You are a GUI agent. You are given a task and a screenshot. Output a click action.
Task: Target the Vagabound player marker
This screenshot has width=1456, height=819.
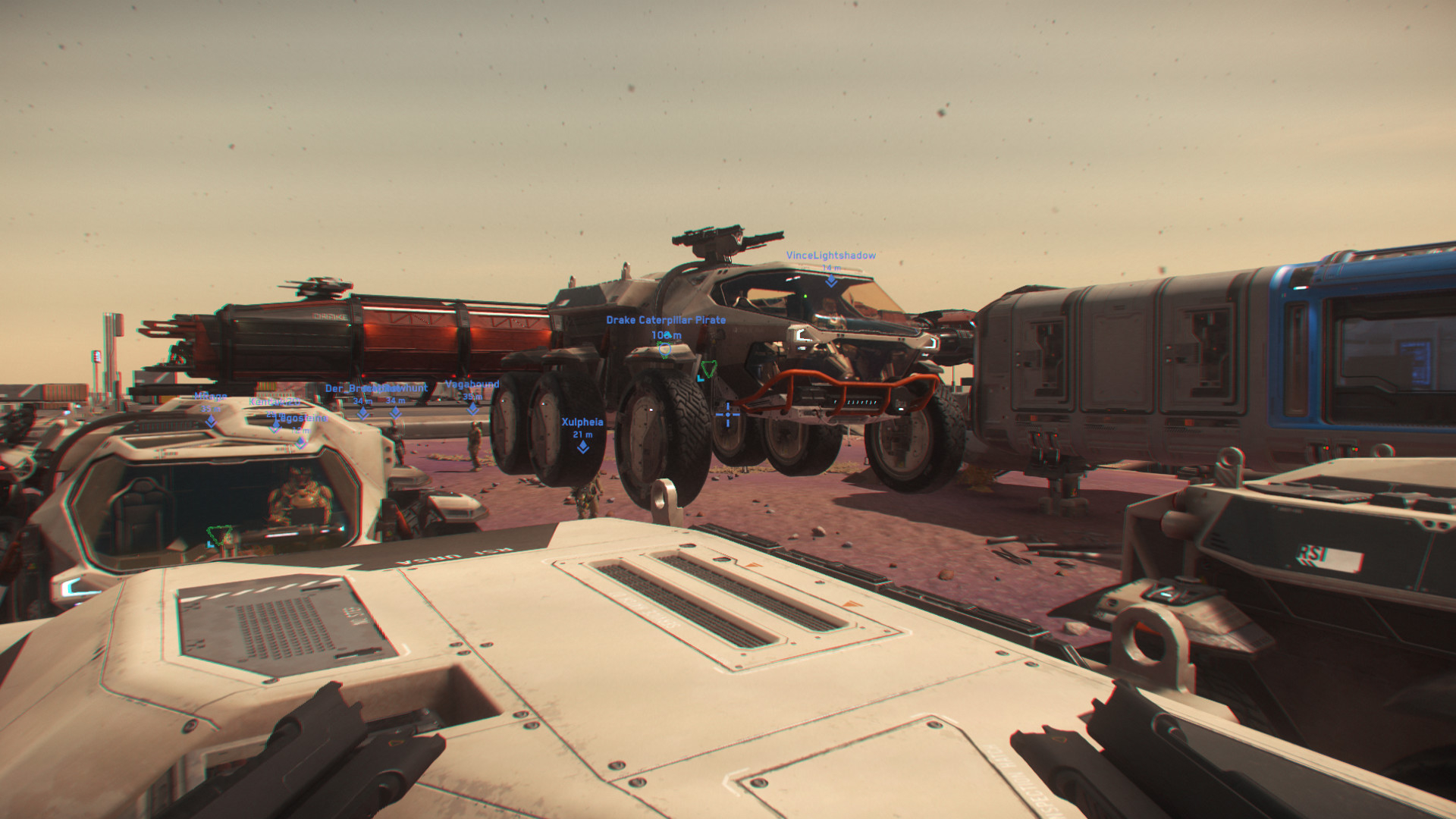click(x=472, y=409)
